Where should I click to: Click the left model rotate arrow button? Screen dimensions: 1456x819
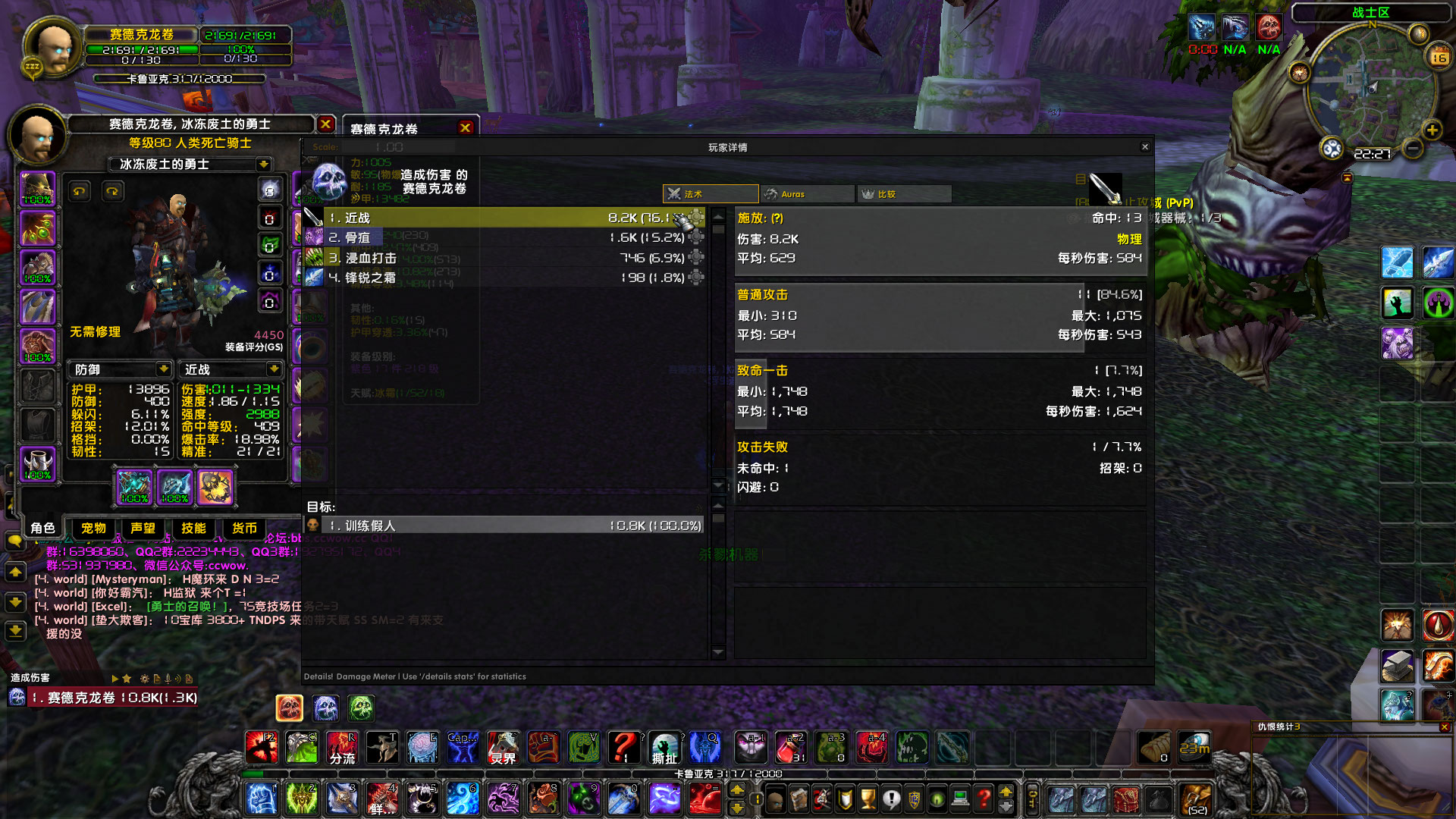(x=79, y=191)
